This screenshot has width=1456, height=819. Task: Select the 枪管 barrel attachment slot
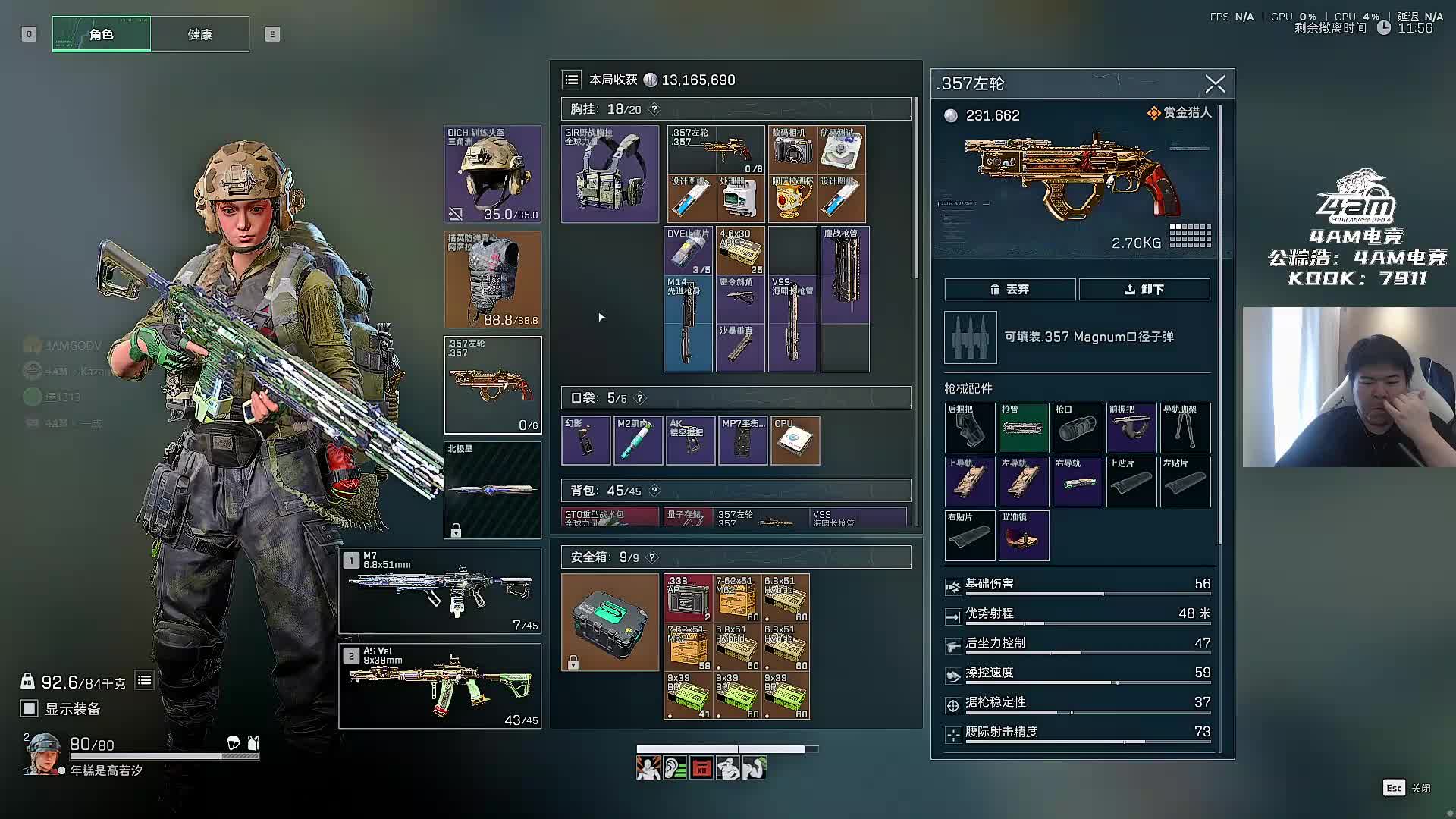(x=1023, y=428)
